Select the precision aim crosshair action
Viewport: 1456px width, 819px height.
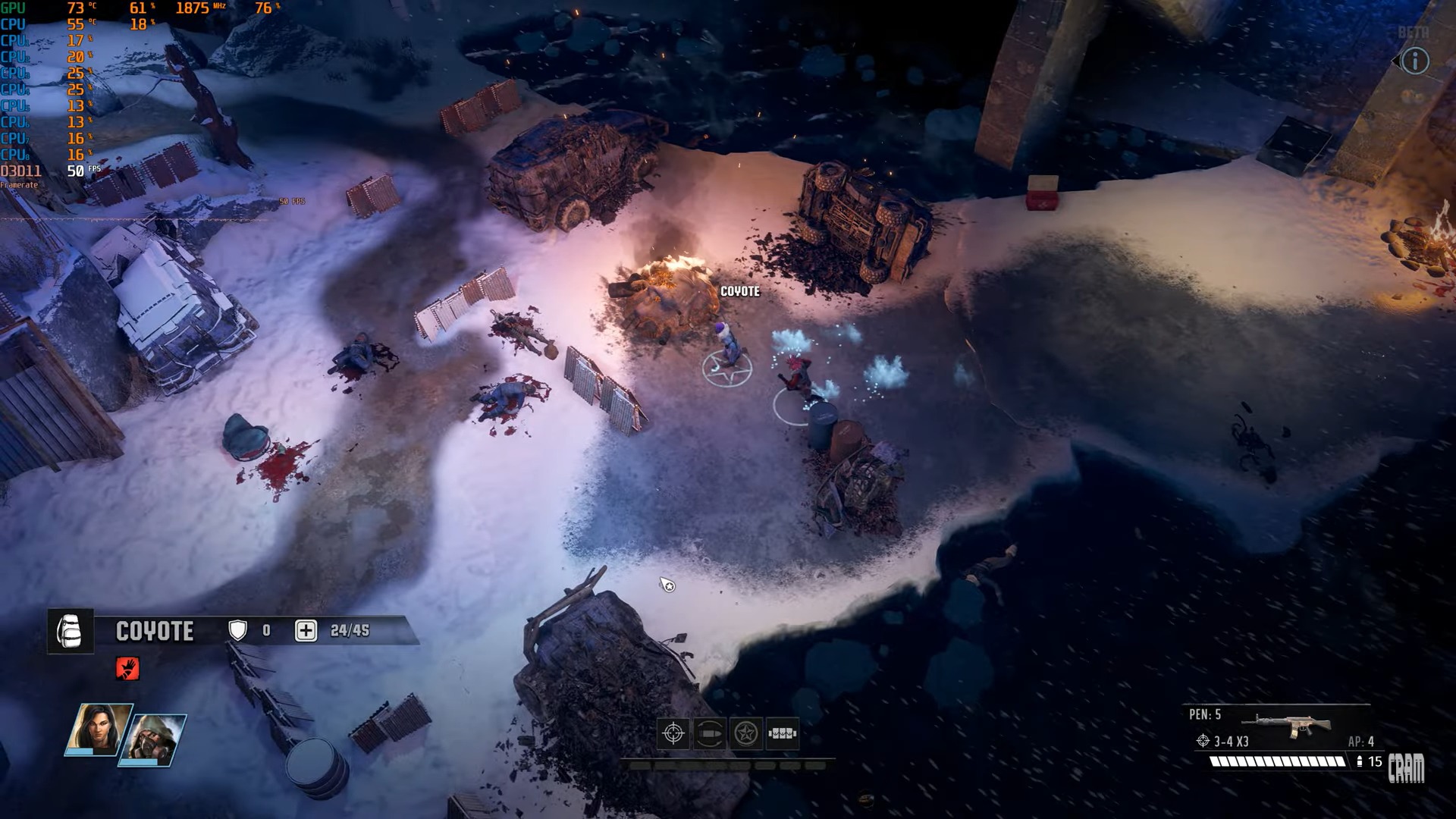tap(672, 734)
